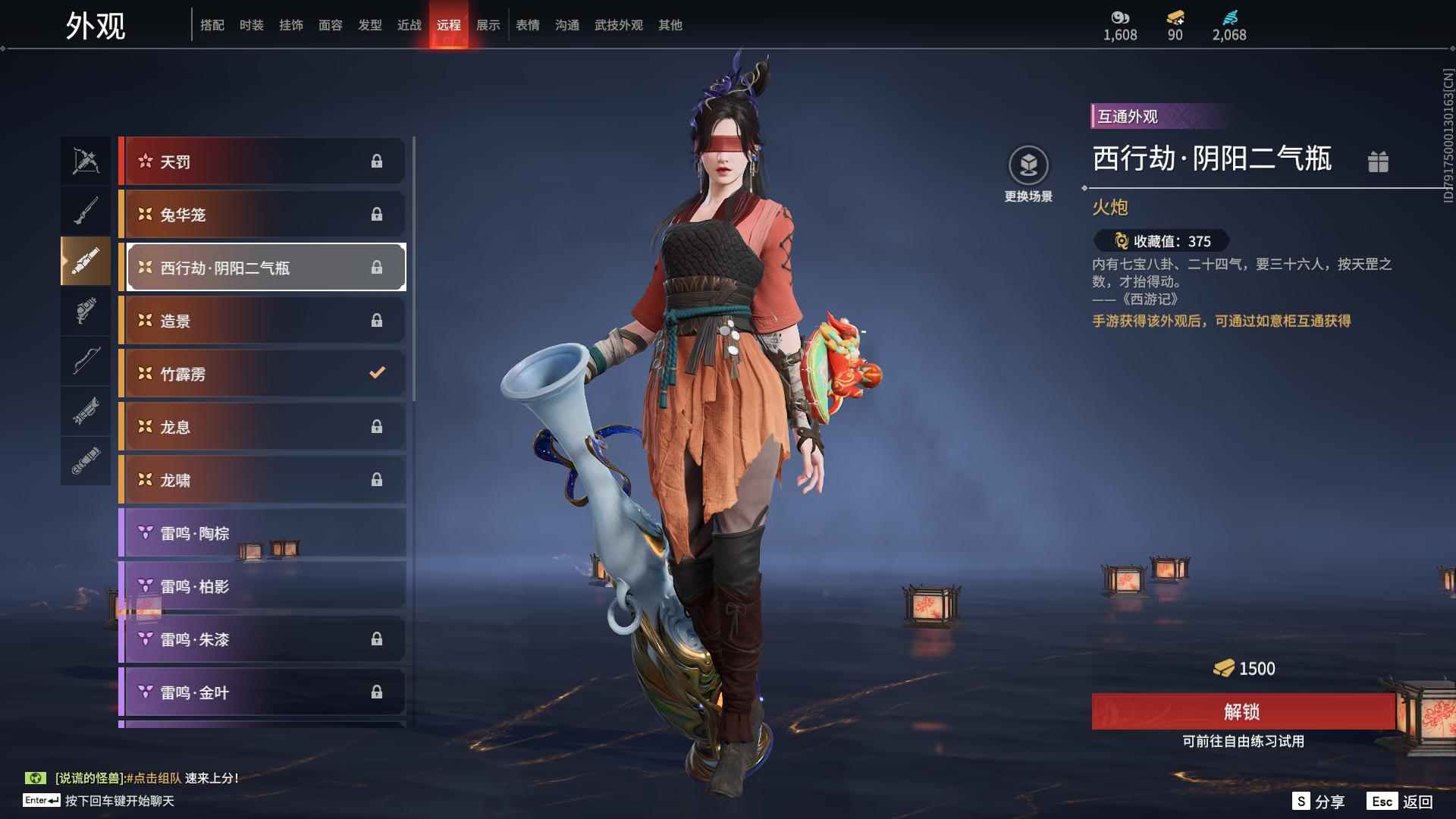Viewport: 1456px width, 819px height.
Task: Choose the 兔华笼 skin
Action: tap(262, 215)
